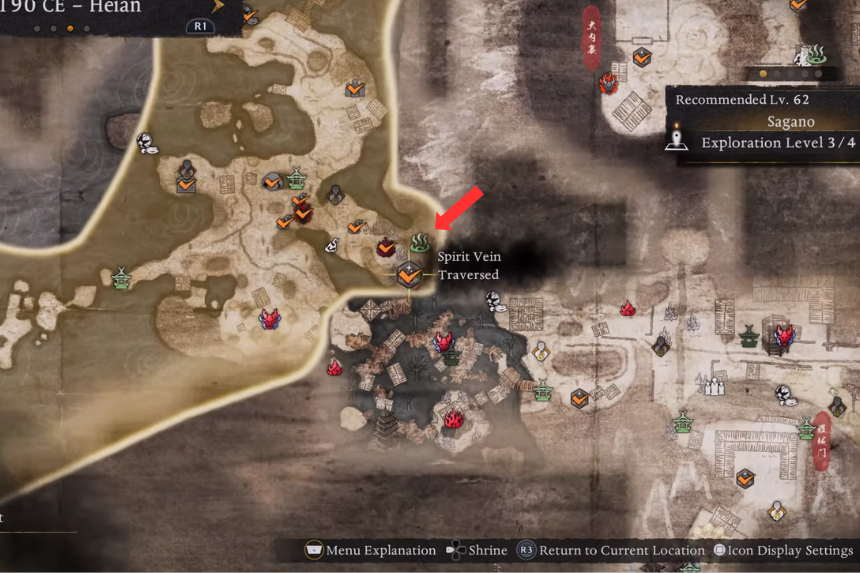The image size is (860, 573).
Task: Select the hot spring marker in the top-right corner
Action: pos(816,53)
